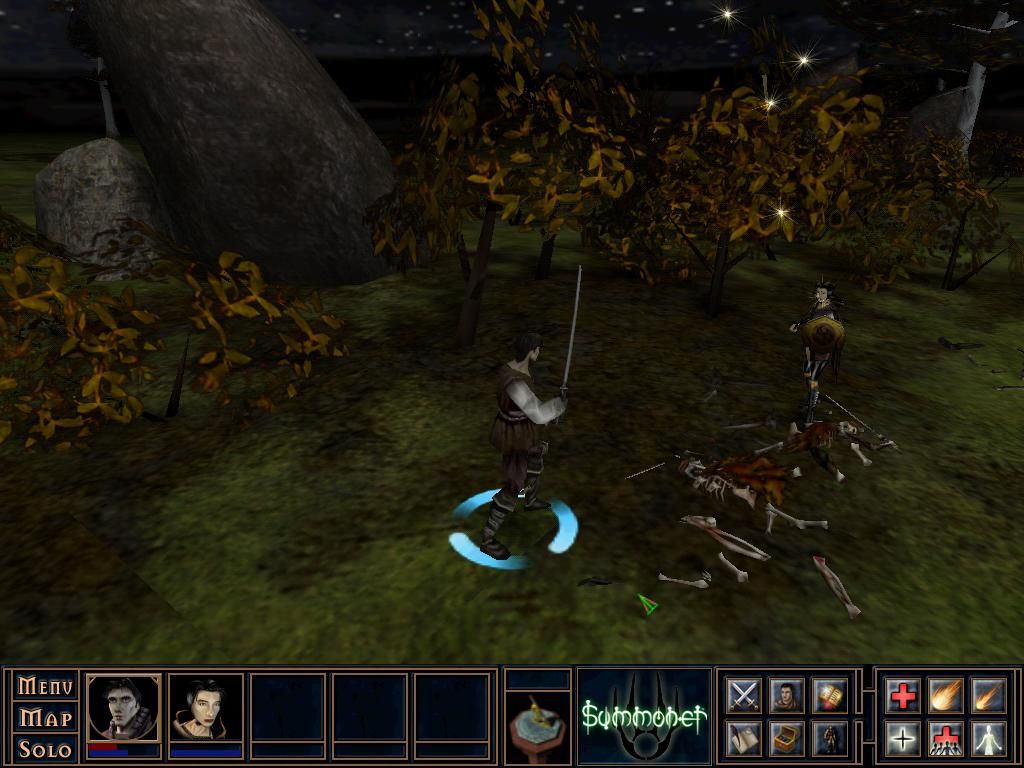
Task: Toggle Solo mode
Action: 46,749
